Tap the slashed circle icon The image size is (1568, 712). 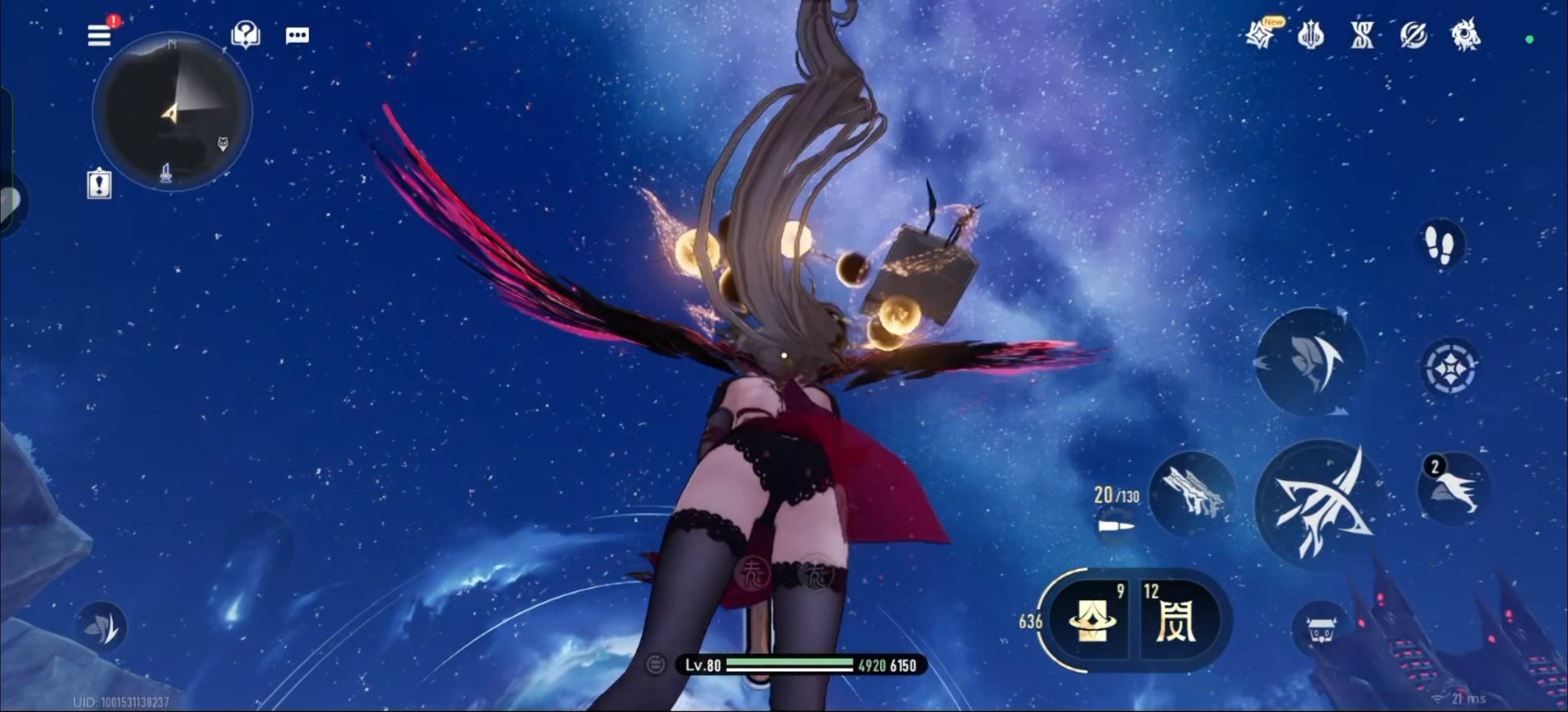[x=1413, y=35]
